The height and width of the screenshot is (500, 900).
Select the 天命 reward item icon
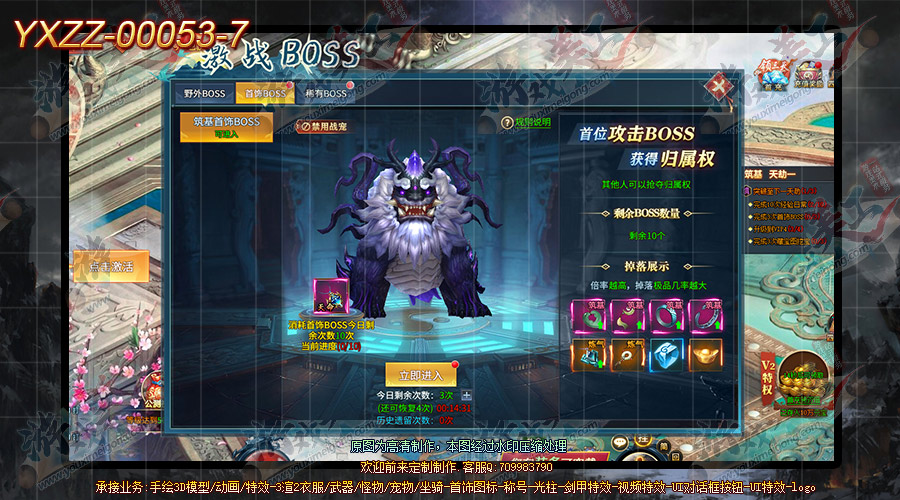[330, 299]
